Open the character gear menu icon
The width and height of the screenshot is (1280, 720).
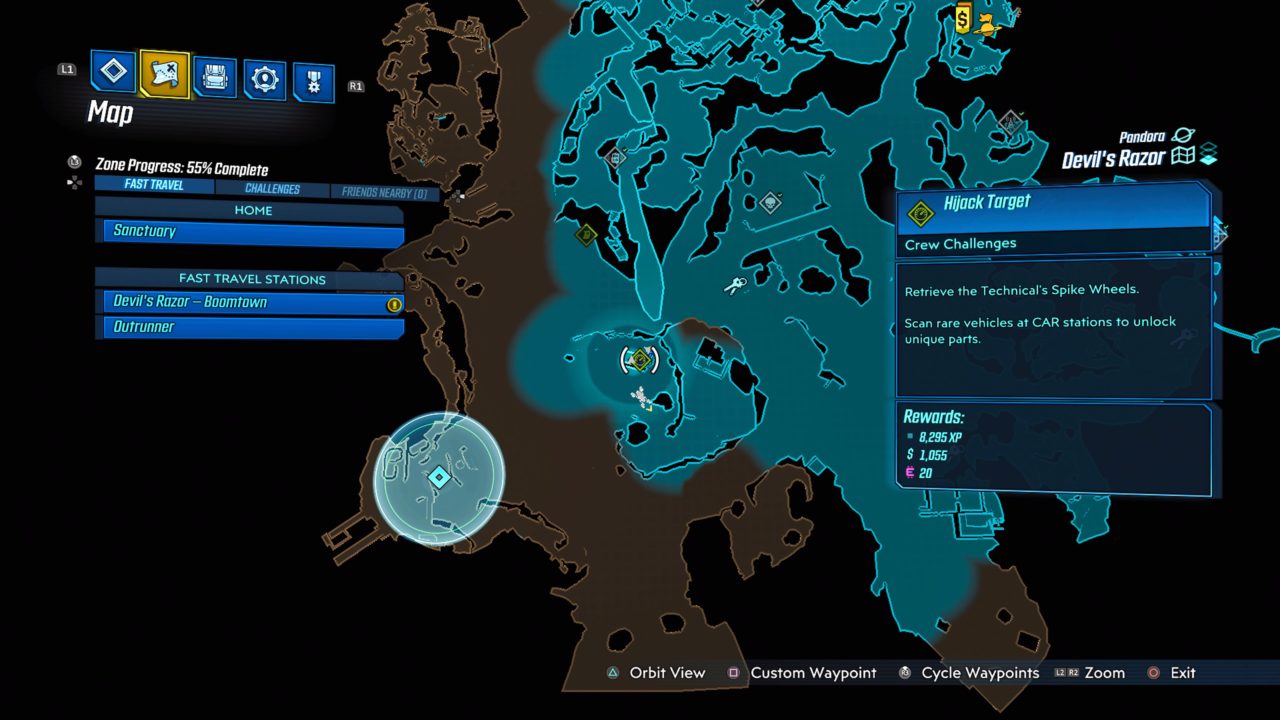[x=265, y=73]
